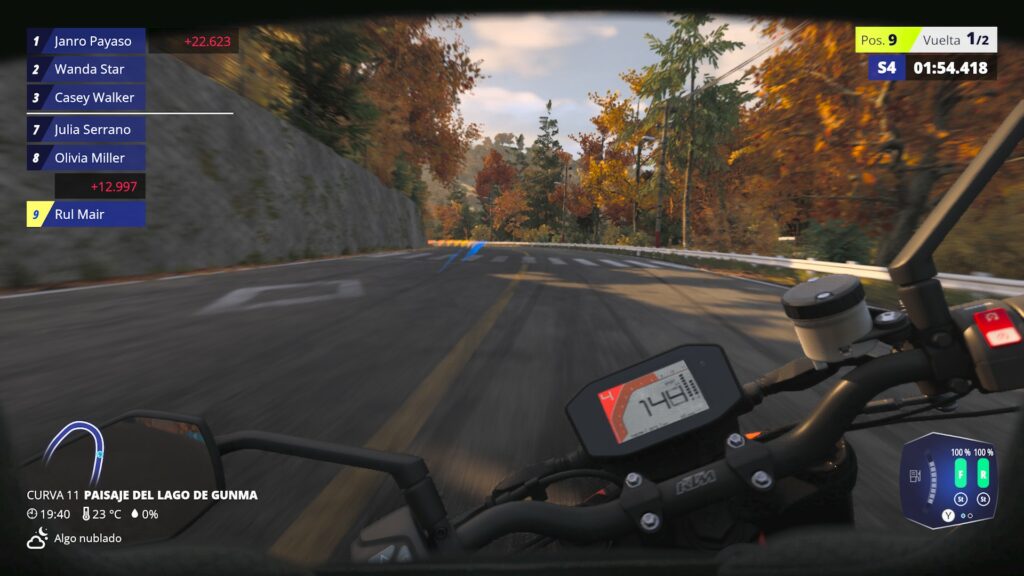Image resolution: width=1024 pixels, height=576 pixels.
Task: Select Wanda Star in the standings list
Action: pos(87,69)
